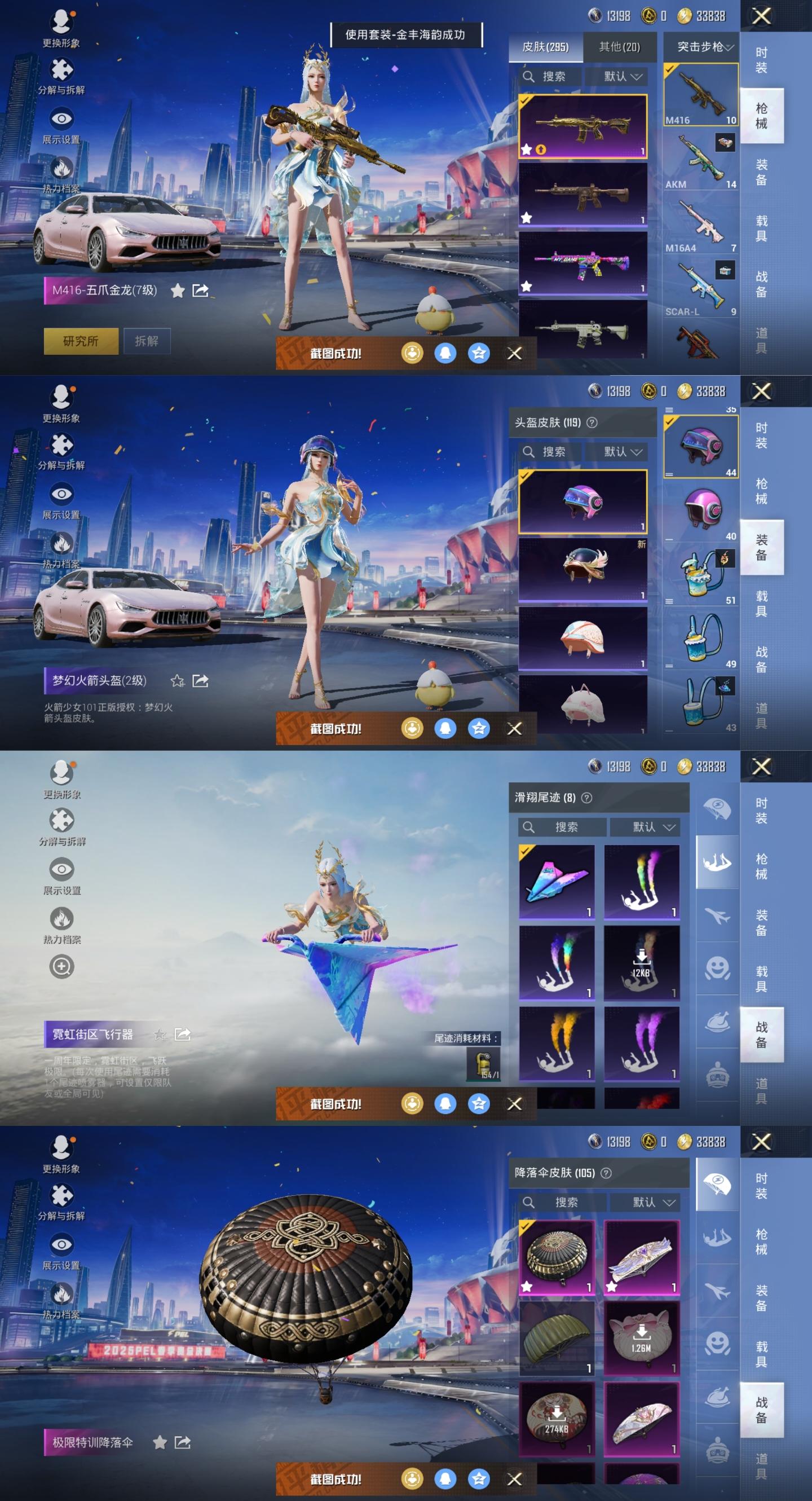Choose the helmet skin marked 新
The width and height of the screenshot is (812, 1501).
(582, 568)
